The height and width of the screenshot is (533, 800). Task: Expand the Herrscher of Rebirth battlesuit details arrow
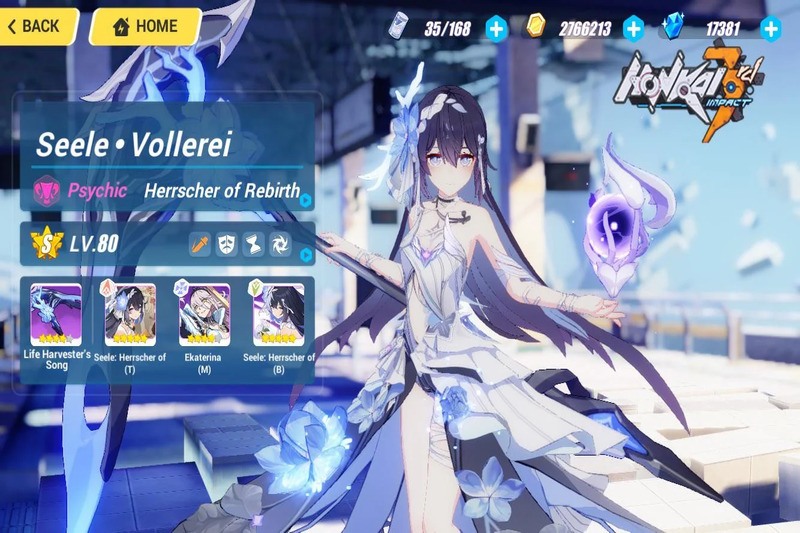click(306, 199)
